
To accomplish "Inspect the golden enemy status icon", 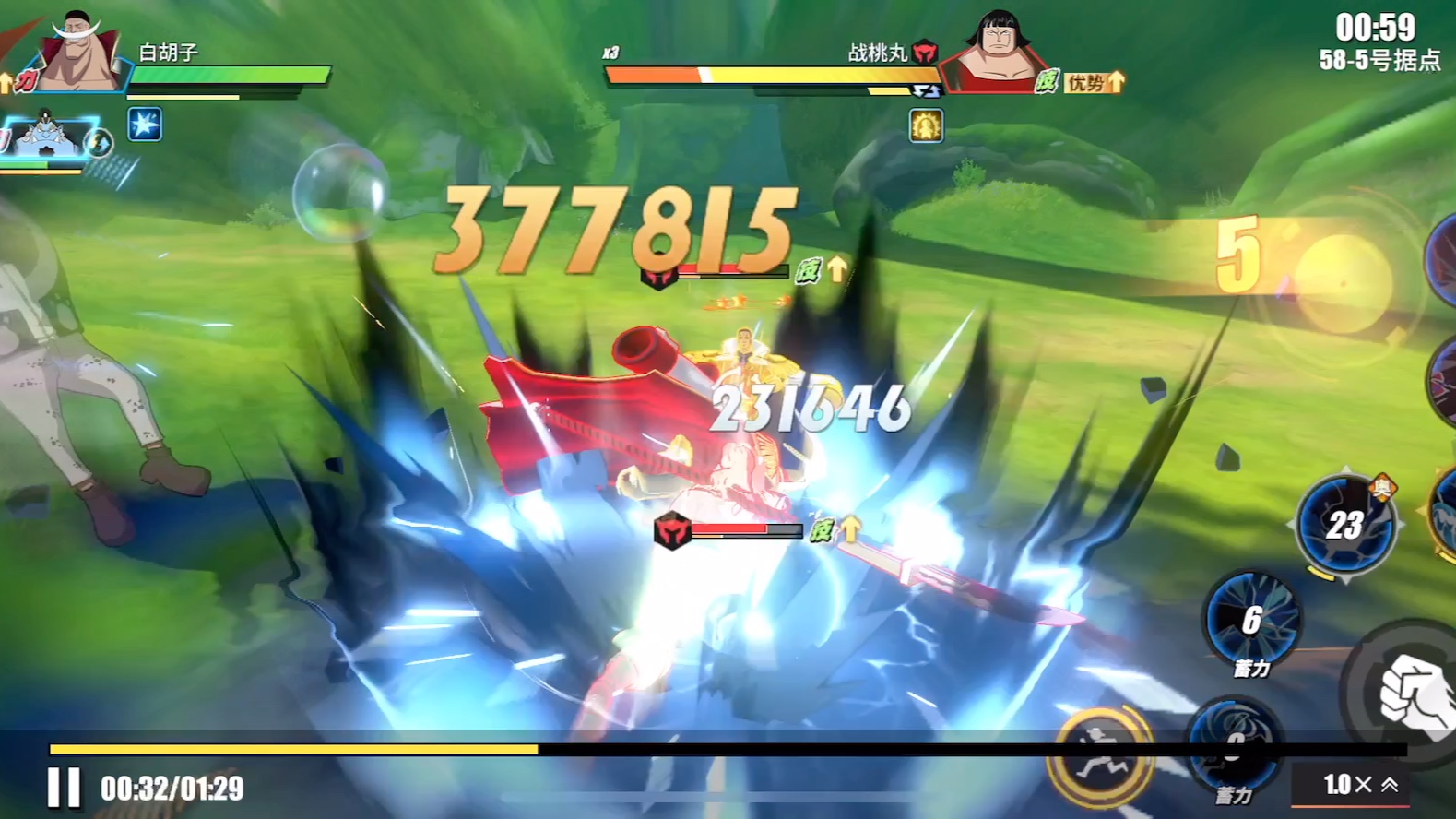I will point(926,125).
